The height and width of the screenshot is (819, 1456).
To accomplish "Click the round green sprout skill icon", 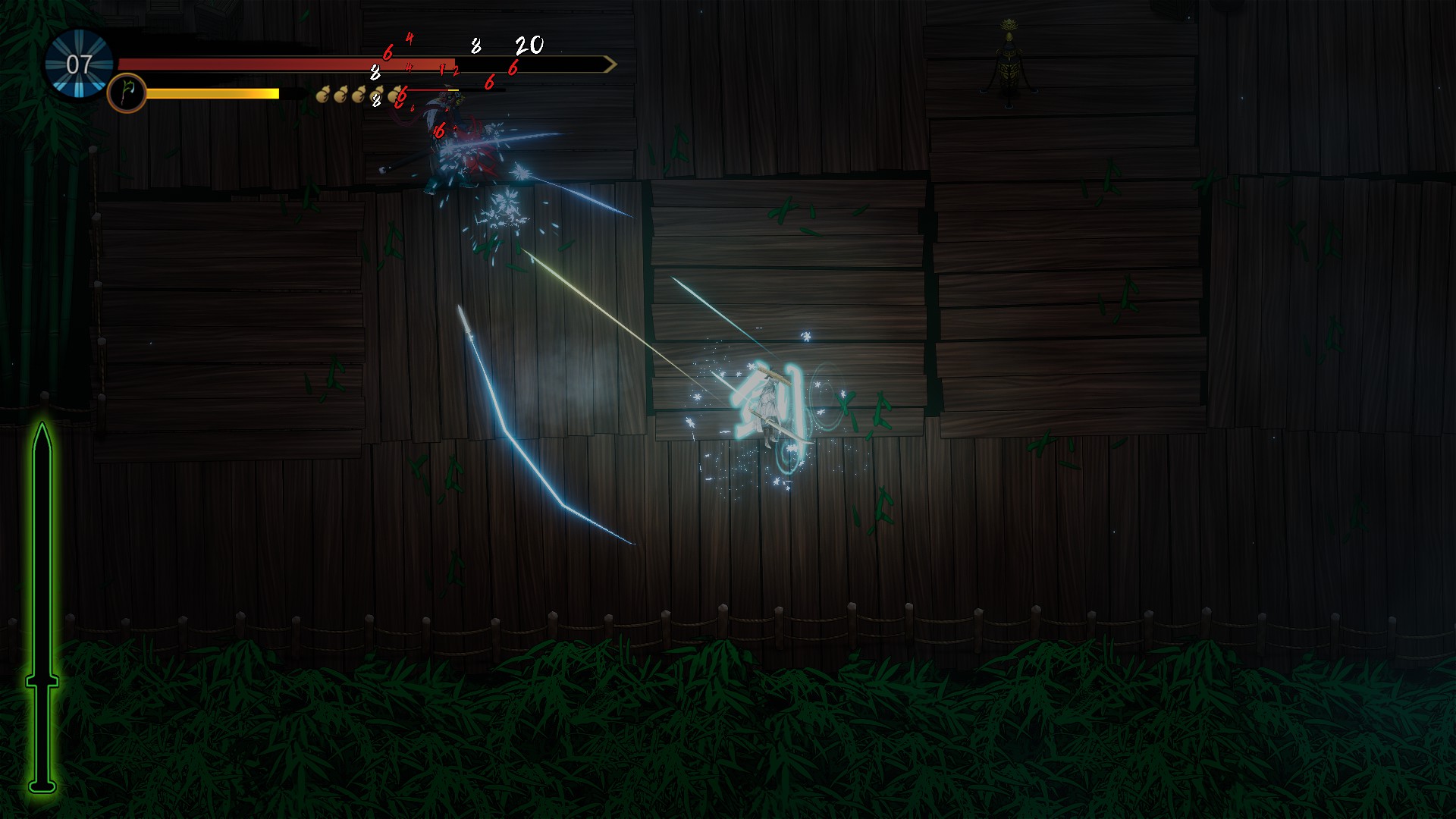I will (x=127, y=93).
